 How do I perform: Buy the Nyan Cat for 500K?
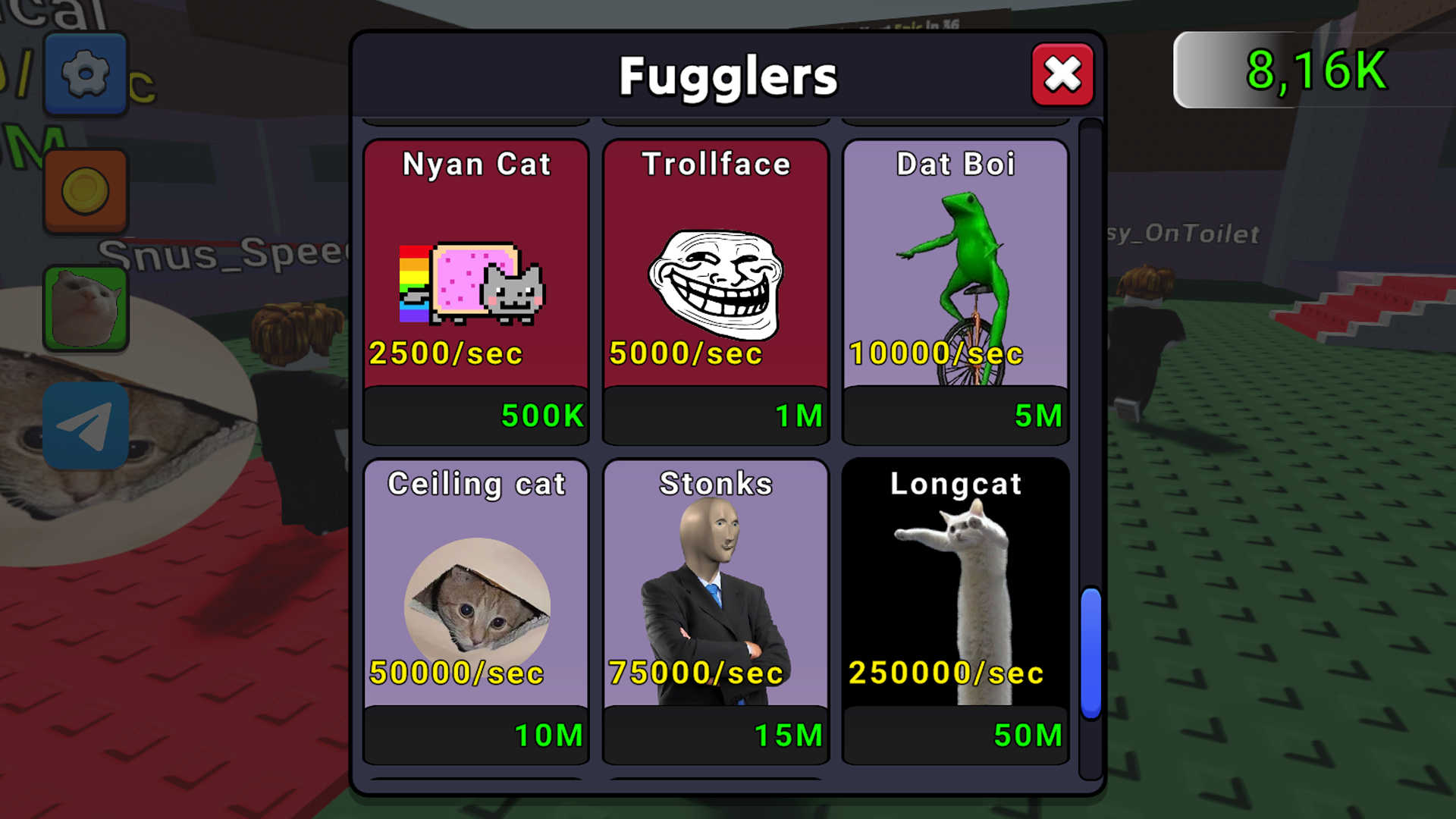click(475, 415)
